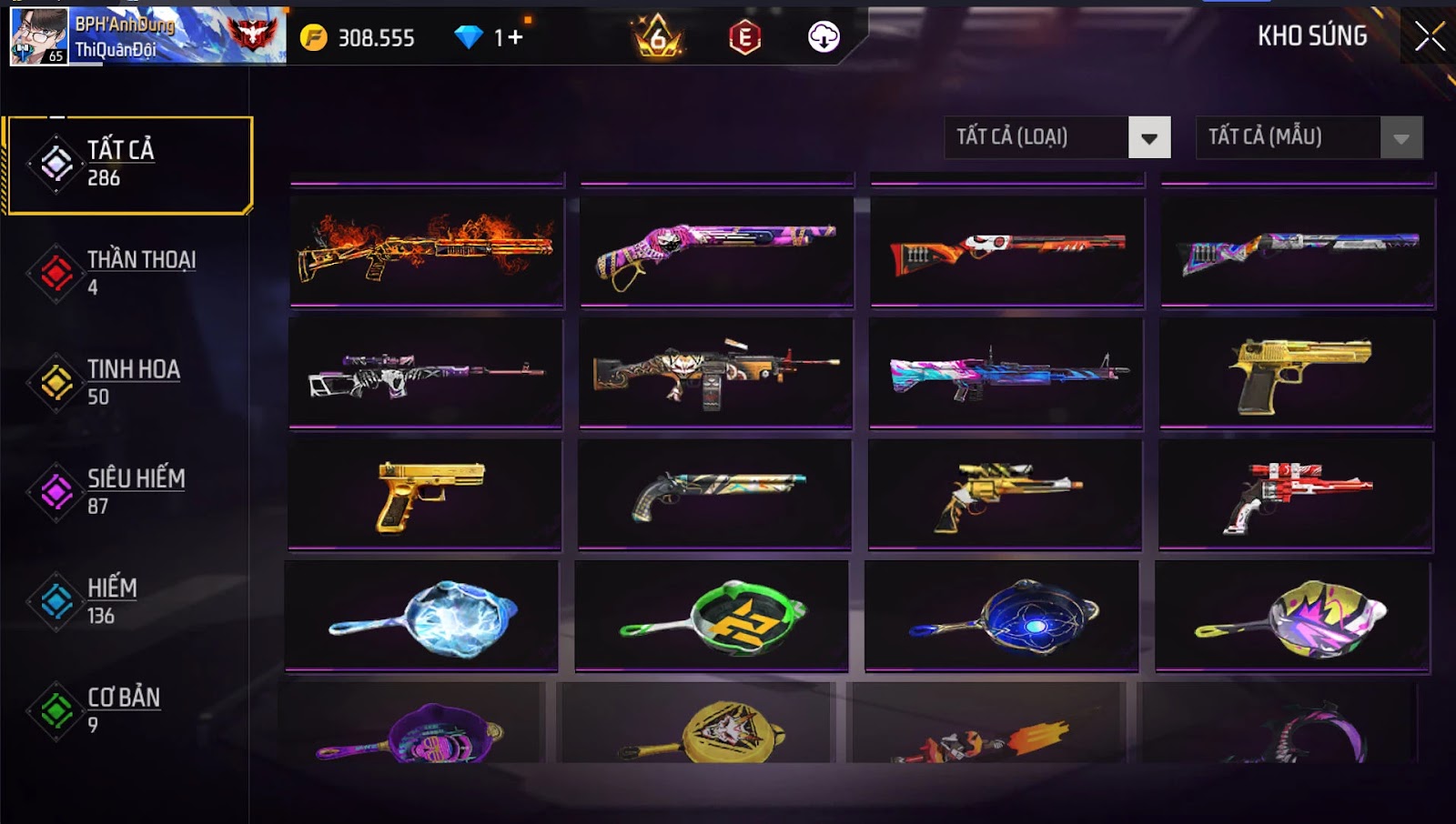The image size is (1456, 824).
Task: Switch to the THẦN THOẠI rarity tab
Action: click(x=127, y=273)
